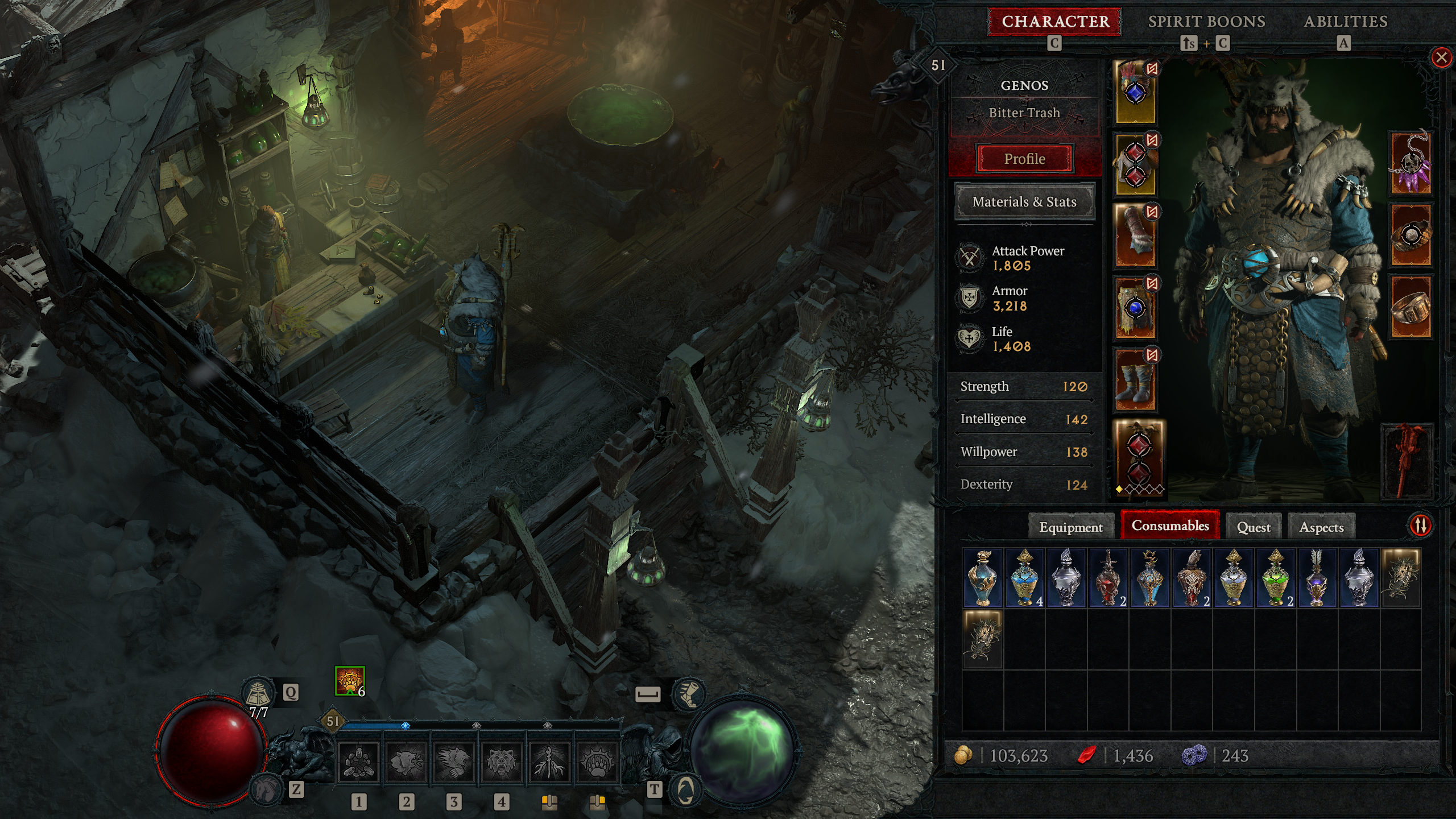This screenshot has height=819, width=1456.
Task: Activate the paw print skill
Action: click(597, 763)
